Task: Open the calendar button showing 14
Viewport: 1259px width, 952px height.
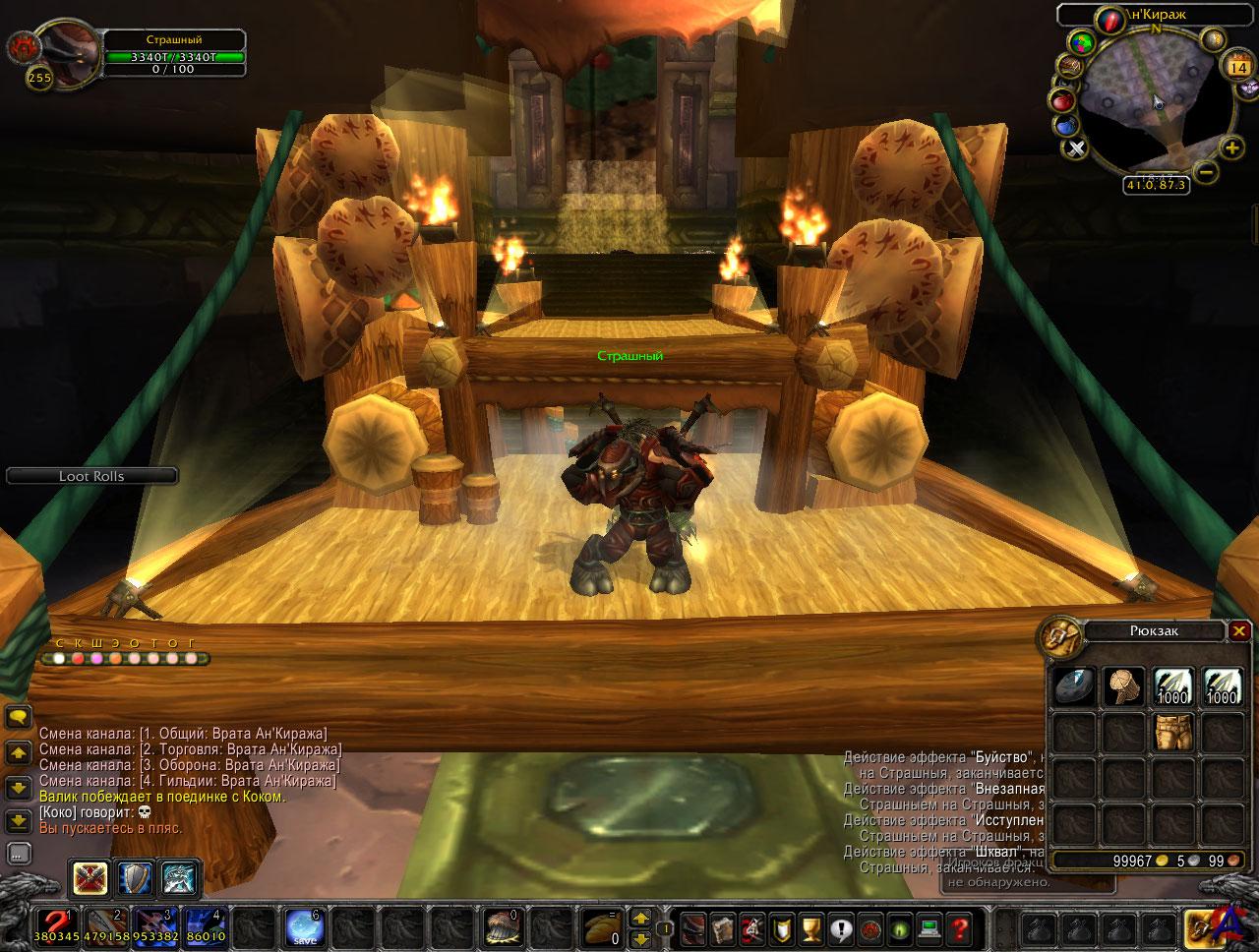Action: point(1234,68)
